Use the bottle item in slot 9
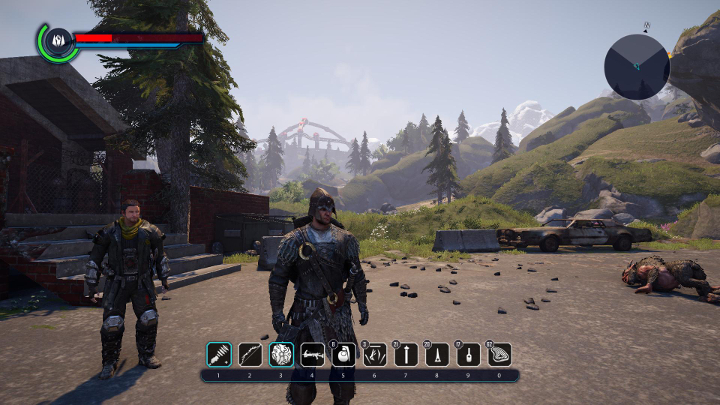This screenshot has height=405, width=720. tap(468, 354)
